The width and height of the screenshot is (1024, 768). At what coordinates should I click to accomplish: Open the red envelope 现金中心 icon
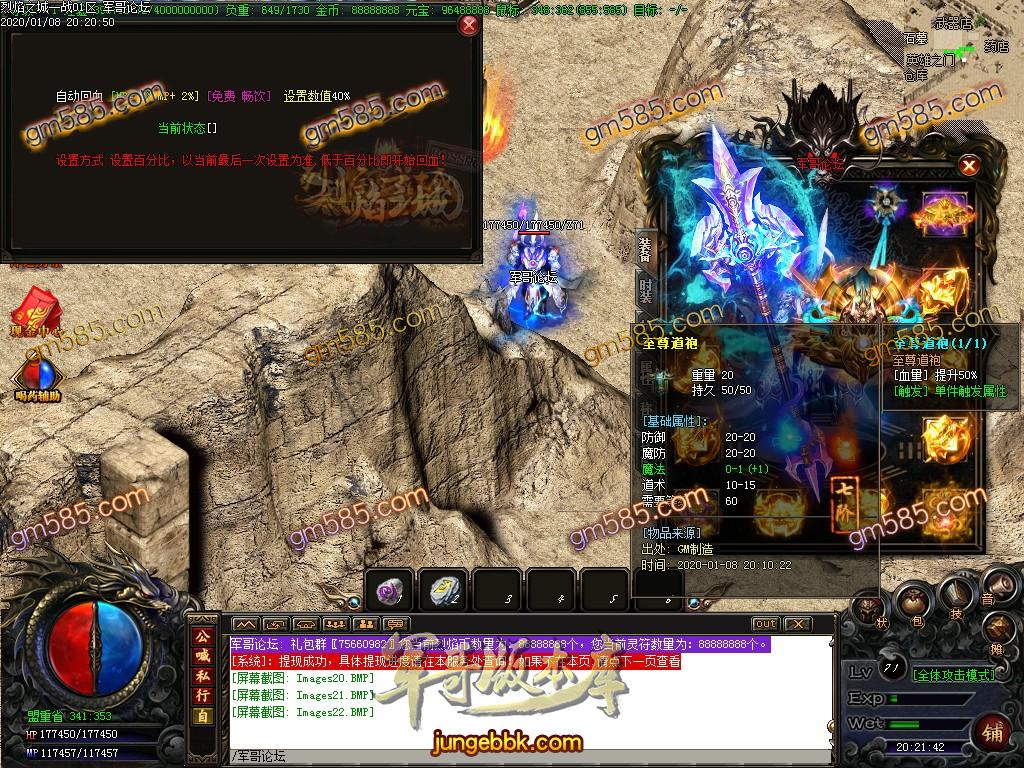(x=37, y=305)
